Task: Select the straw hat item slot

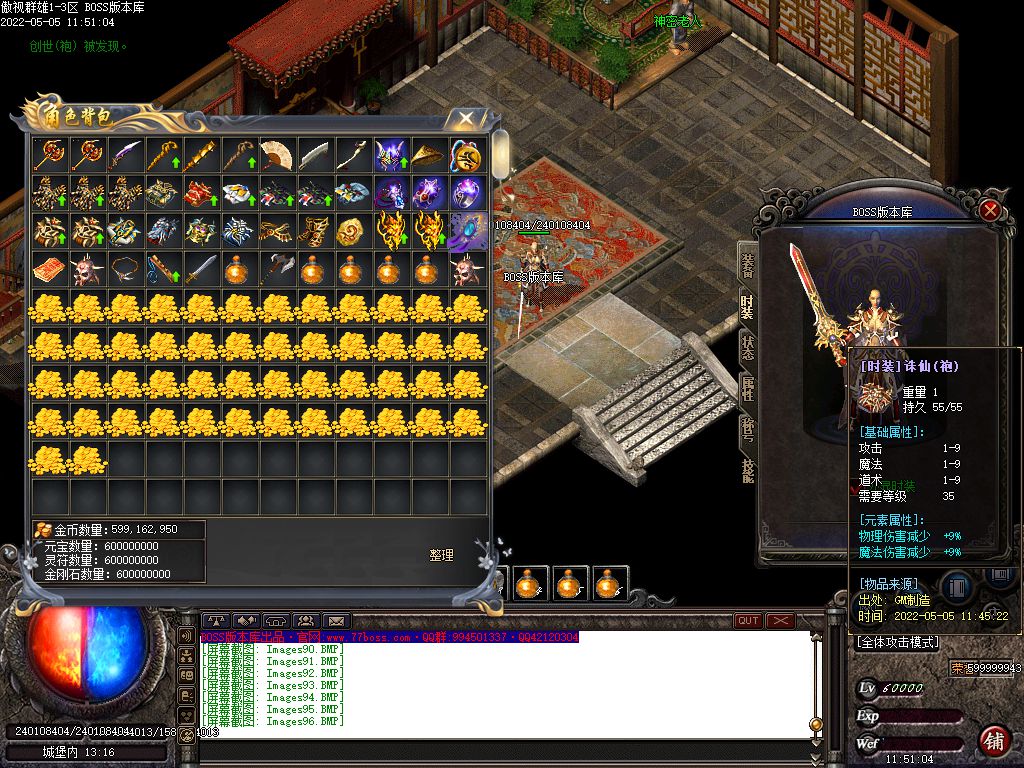Action: coord(429,155)
